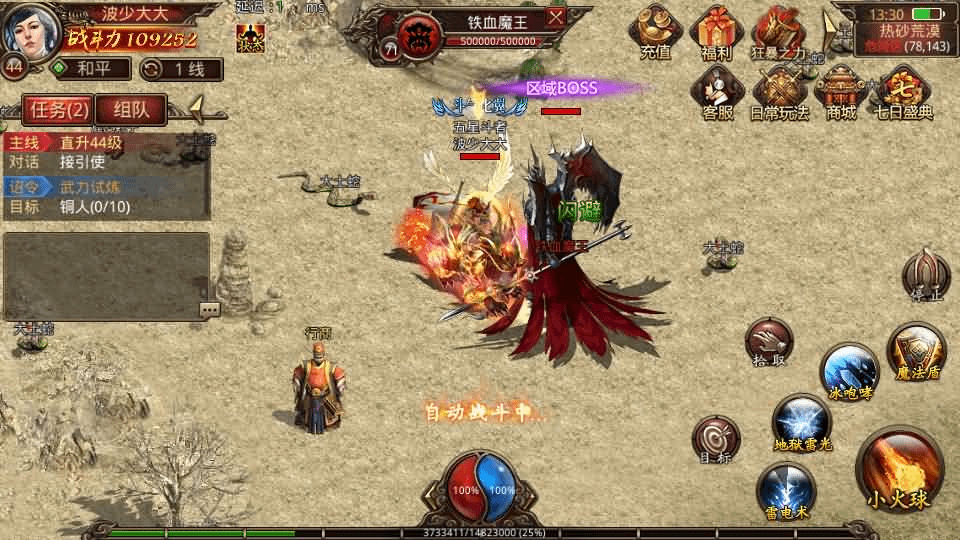Switch to the 组队 team tab
This screenshot has height=540, width=960.
131,110
